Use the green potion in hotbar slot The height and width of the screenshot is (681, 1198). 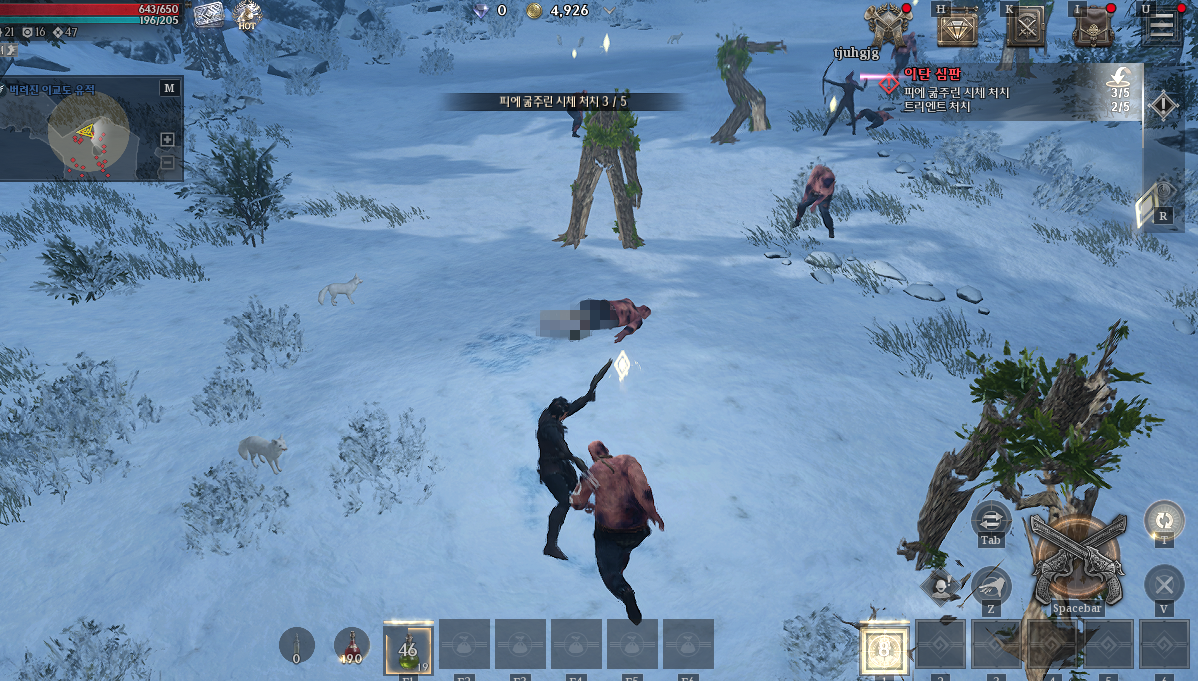point(408,649)
